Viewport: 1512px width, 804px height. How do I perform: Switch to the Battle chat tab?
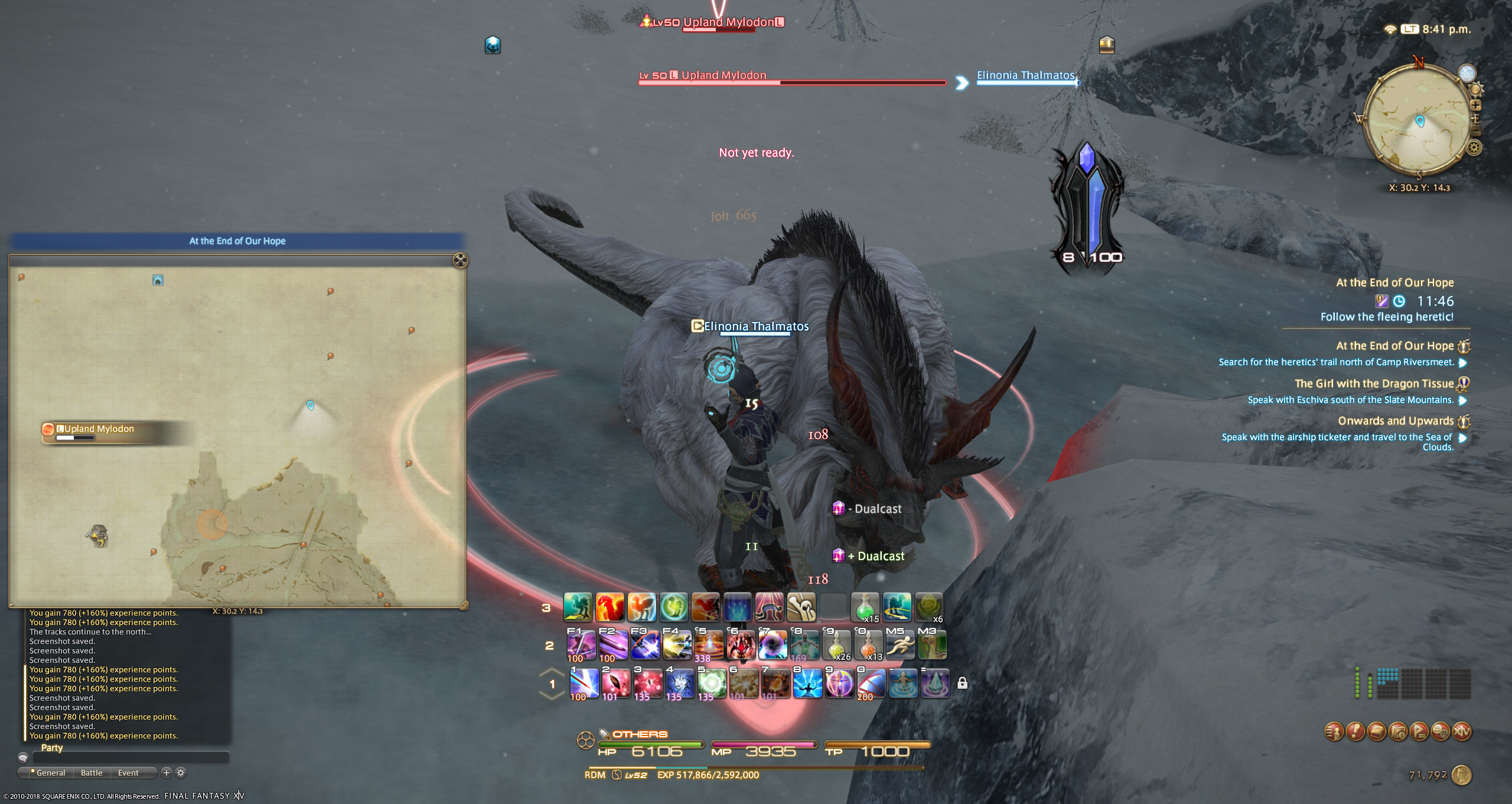pos(92,773)
